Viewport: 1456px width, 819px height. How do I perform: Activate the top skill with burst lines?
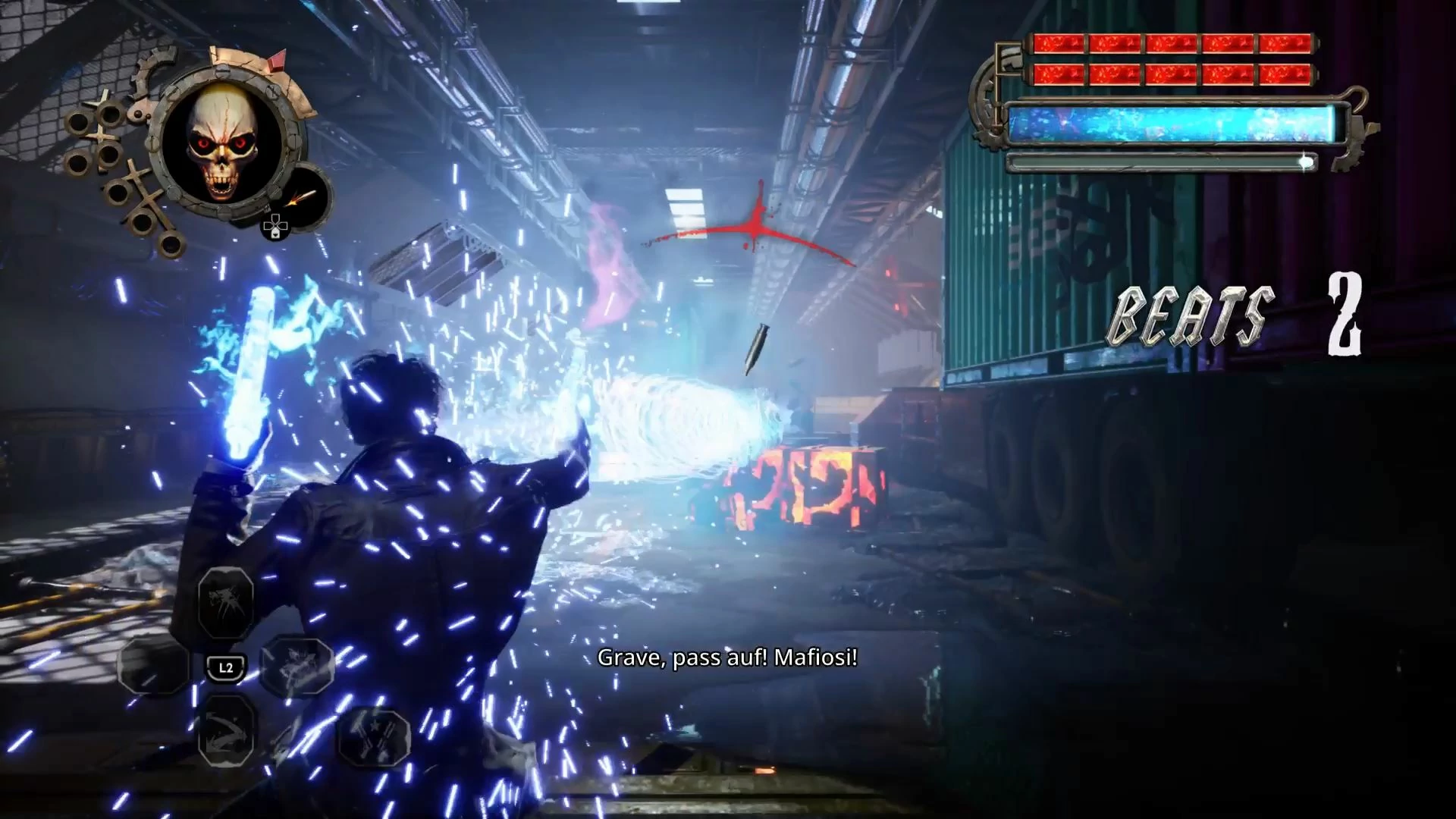(x=226, y=604)
